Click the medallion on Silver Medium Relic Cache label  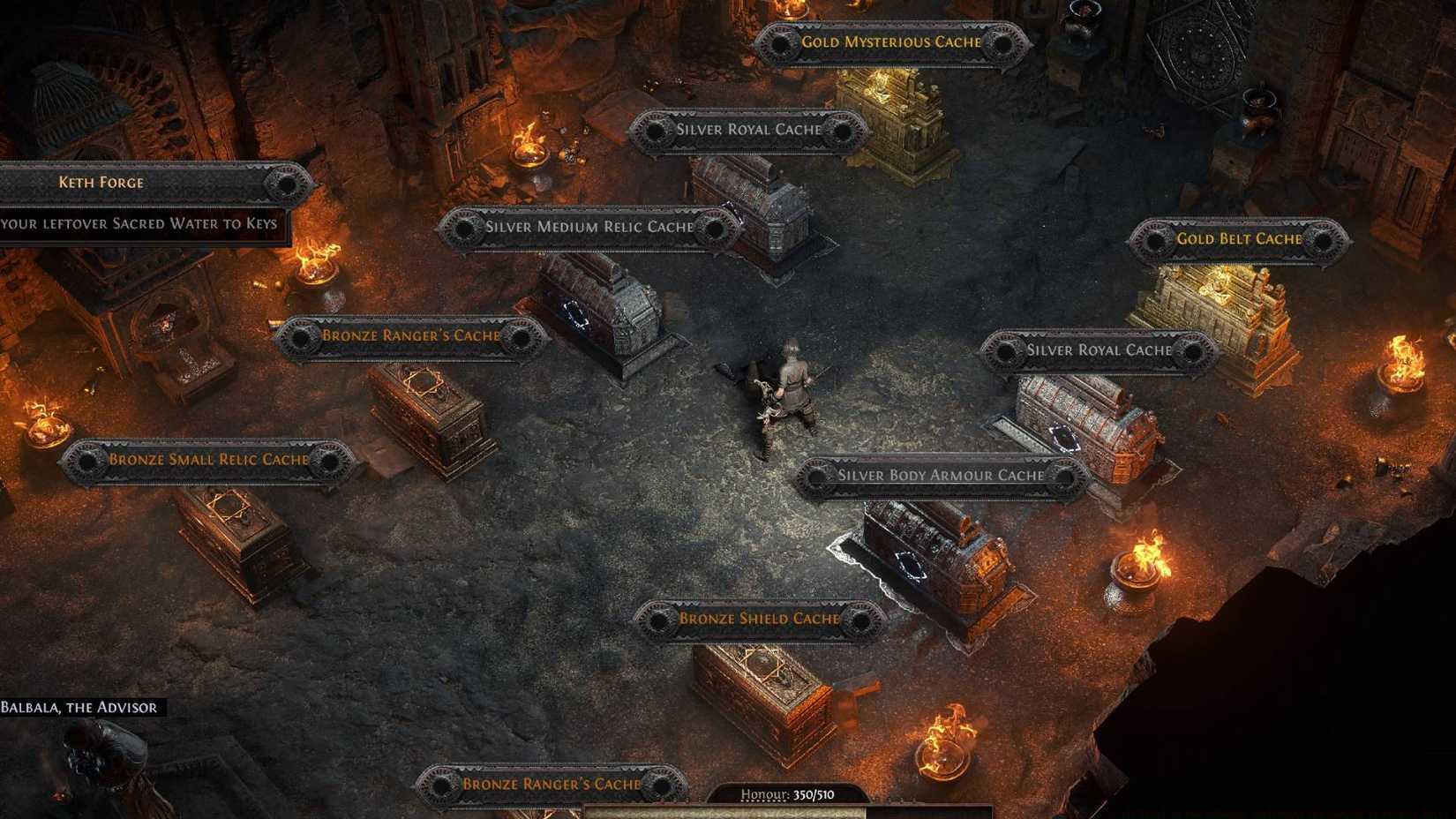click(466, 227)
